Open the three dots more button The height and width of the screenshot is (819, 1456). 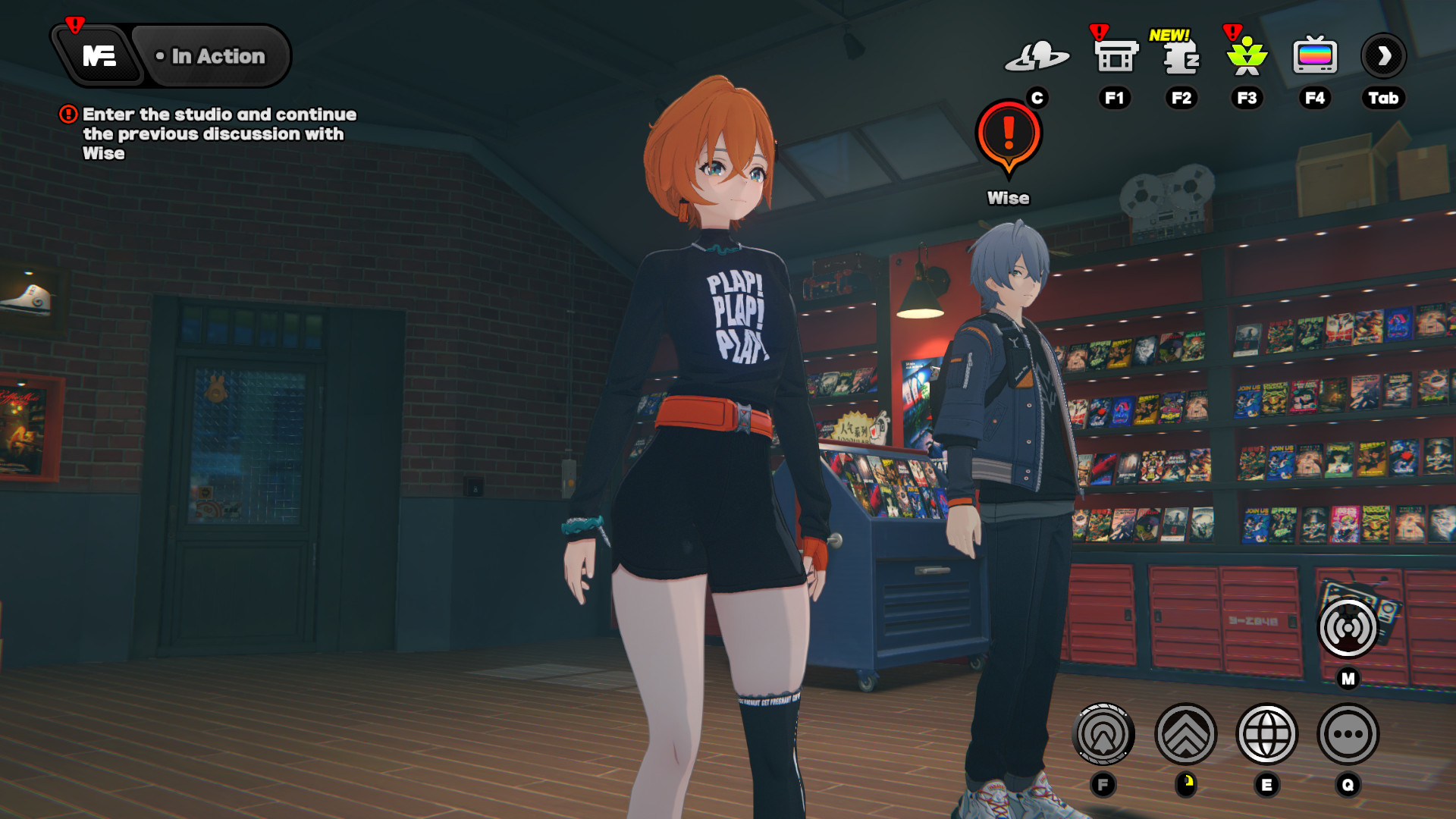(1348, 734)
